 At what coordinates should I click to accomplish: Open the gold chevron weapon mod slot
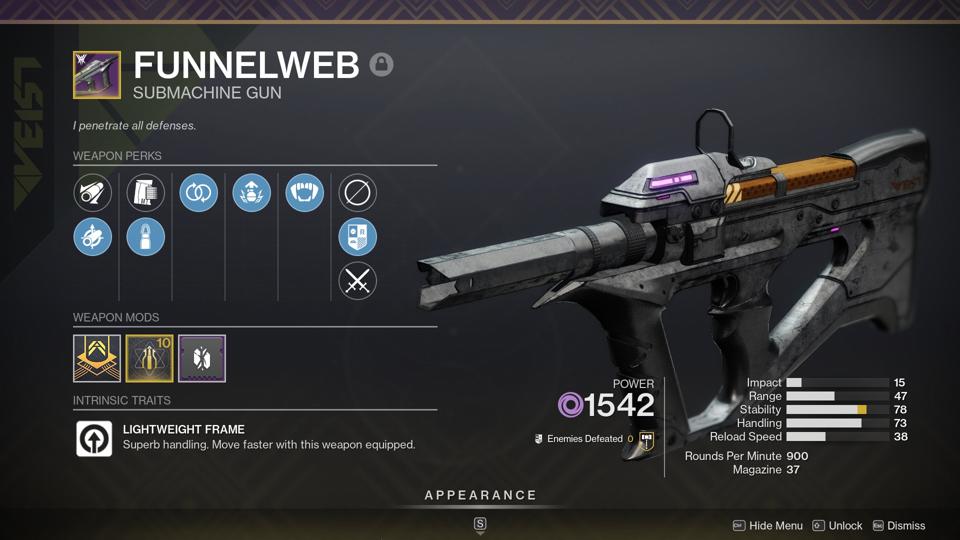point(97,358)
